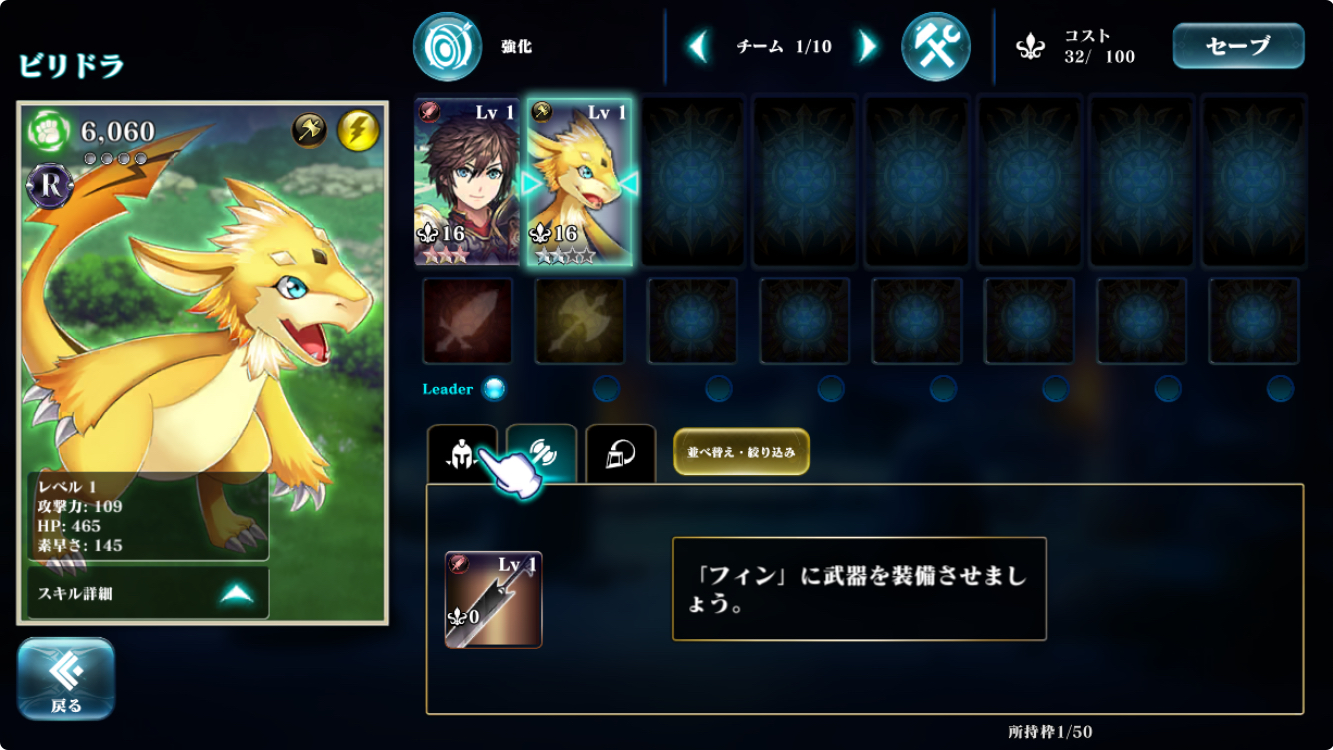Expand the スキル詳細 skill details panel
This screenshot has height=750, width=1333.
[148, 594]
